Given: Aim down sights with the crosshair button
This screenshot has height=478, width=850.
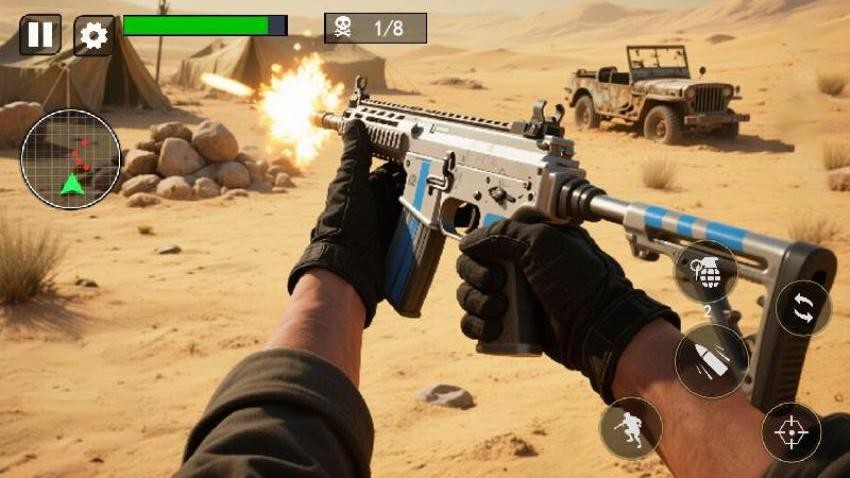Looking at the screenshot, I should click(791, 432).
